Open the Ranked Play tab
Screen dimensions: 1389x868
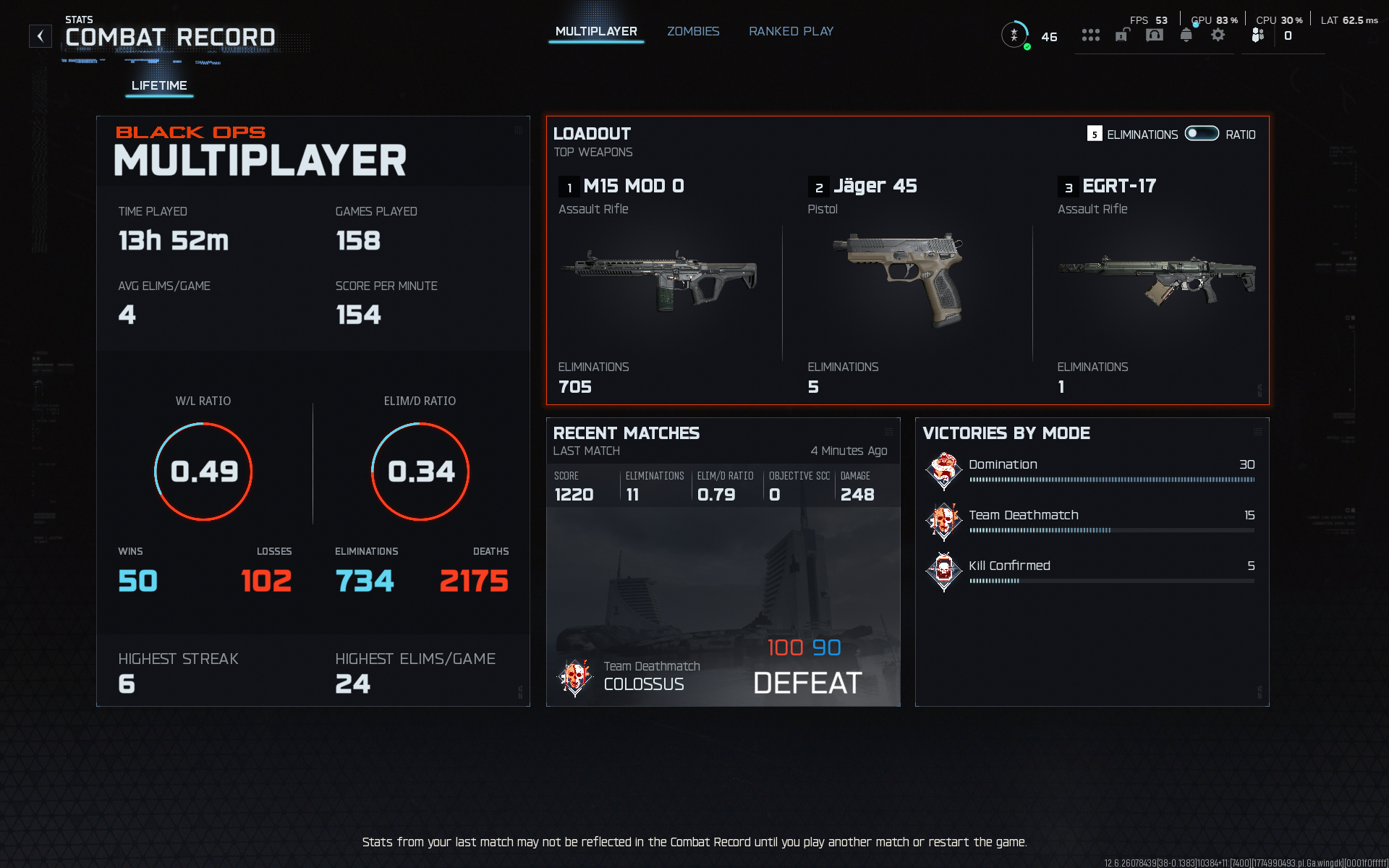coord(791,32)
